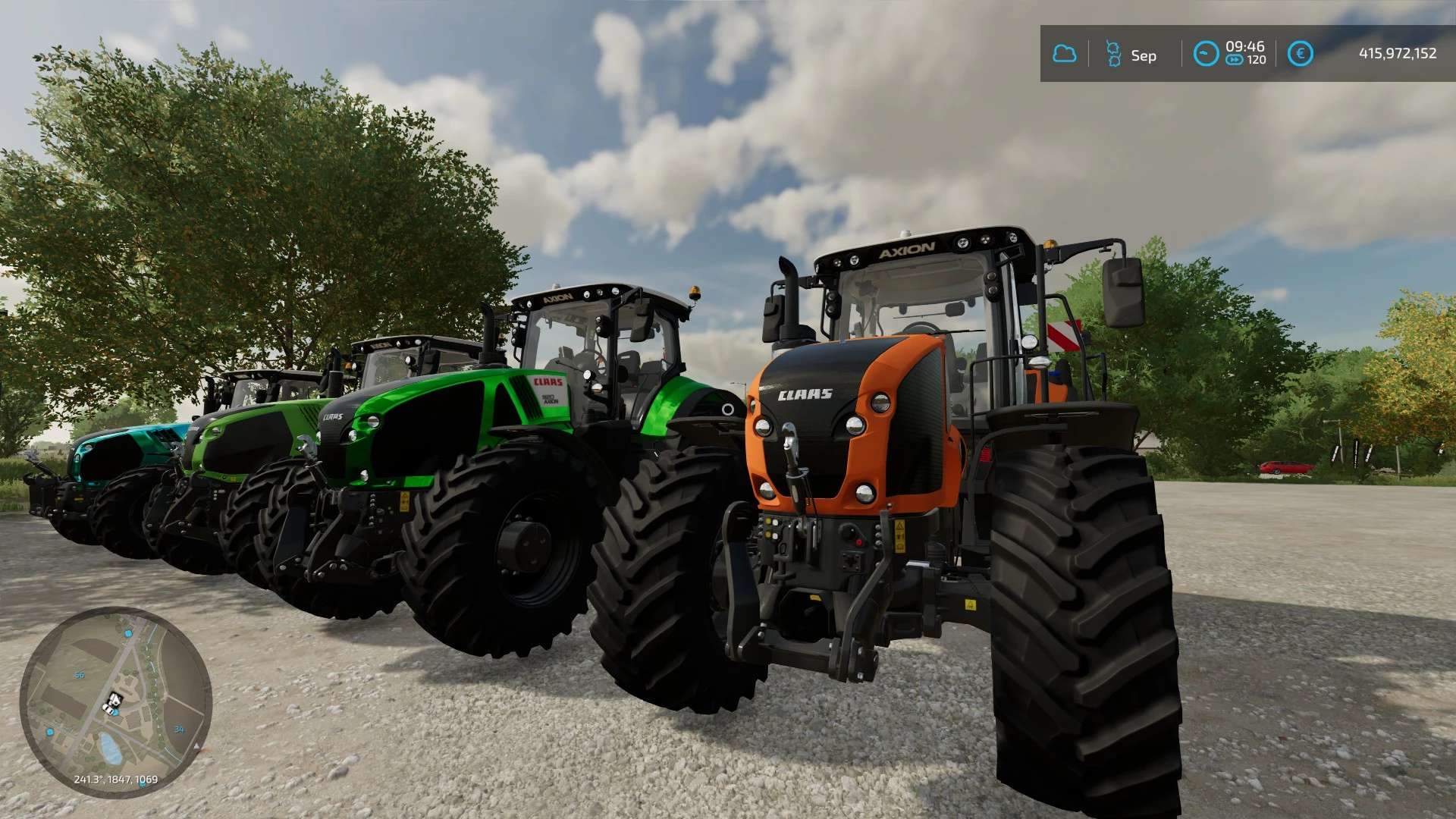1456x819 pixels.
Task: Click the September season icon
Action: coord(1113,54)
